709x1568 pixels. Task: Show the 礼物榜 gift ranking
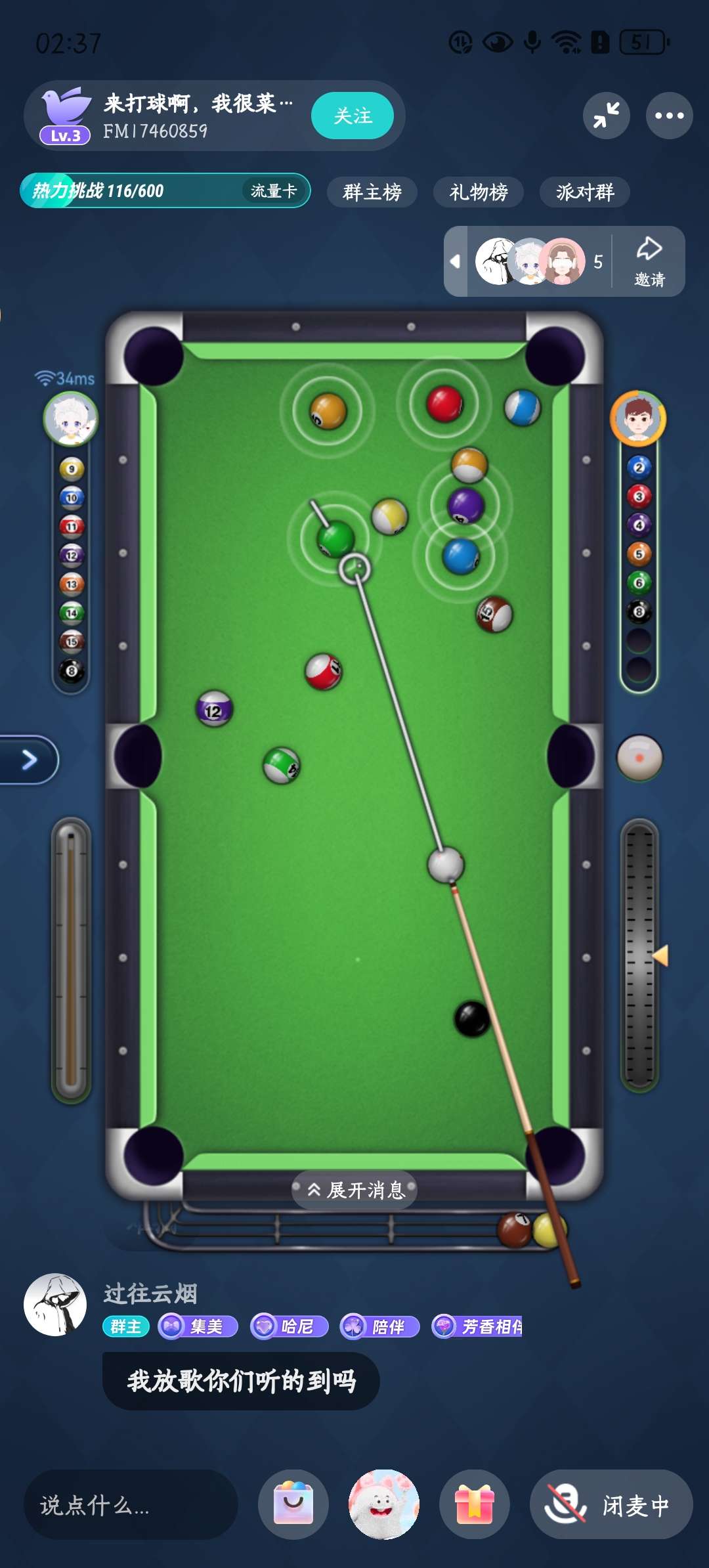coord(478,192)
